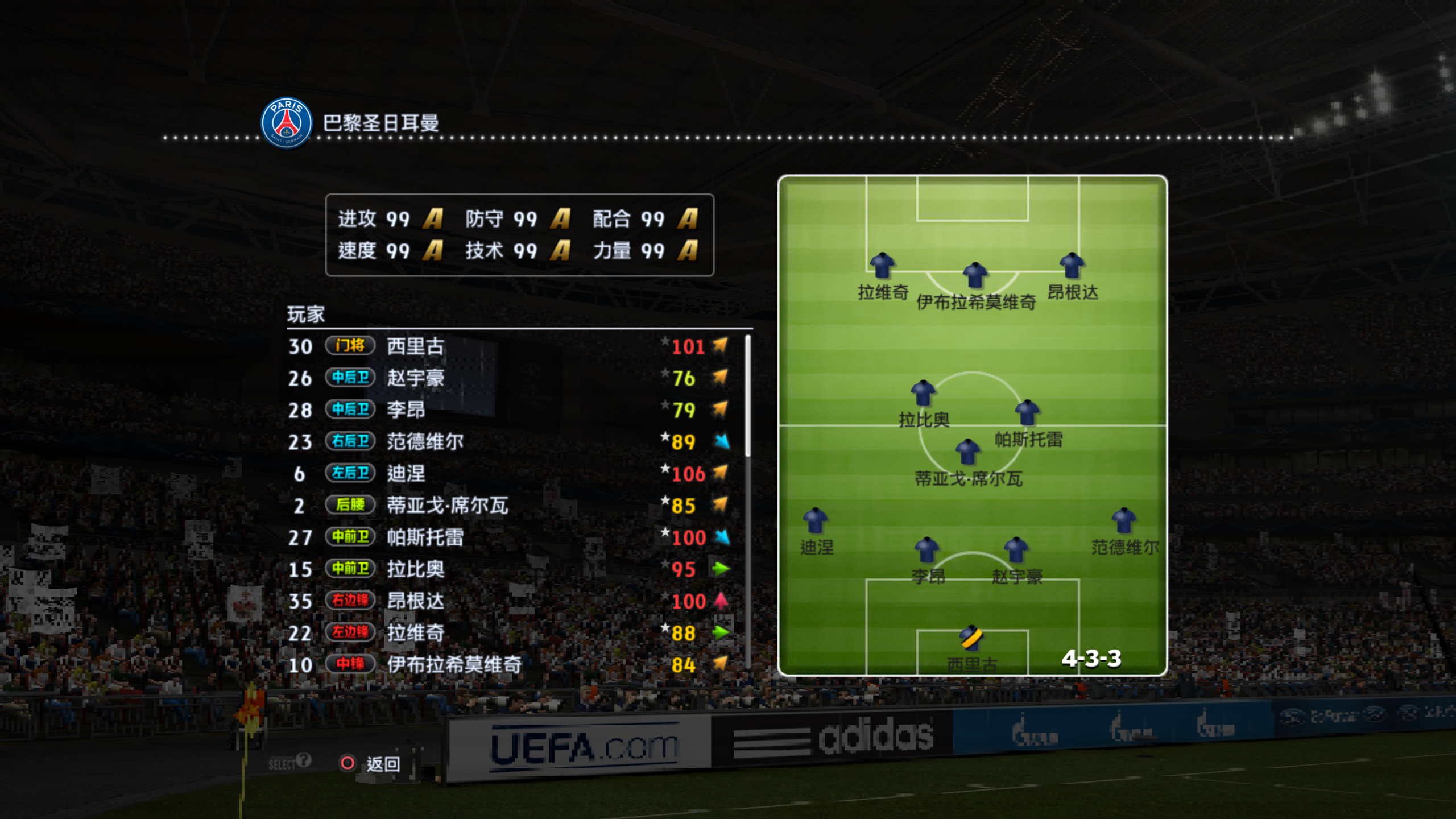Choose 伊布拉希莫维奇's shirt on the formation
The height and width of the screenshot is (819, 1456).
(x=975, y=275)
